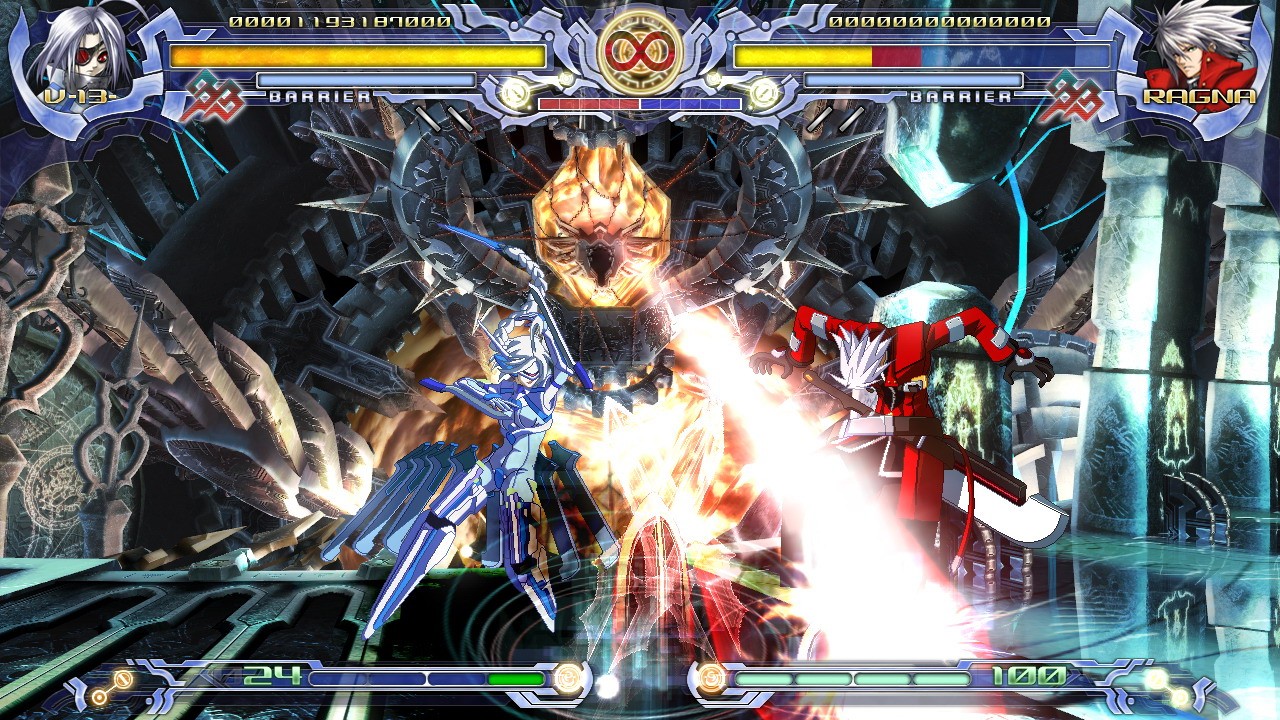The image size is (1280, 720).
Task: Select the infinity timer emblem
Action: click(640, 48)
